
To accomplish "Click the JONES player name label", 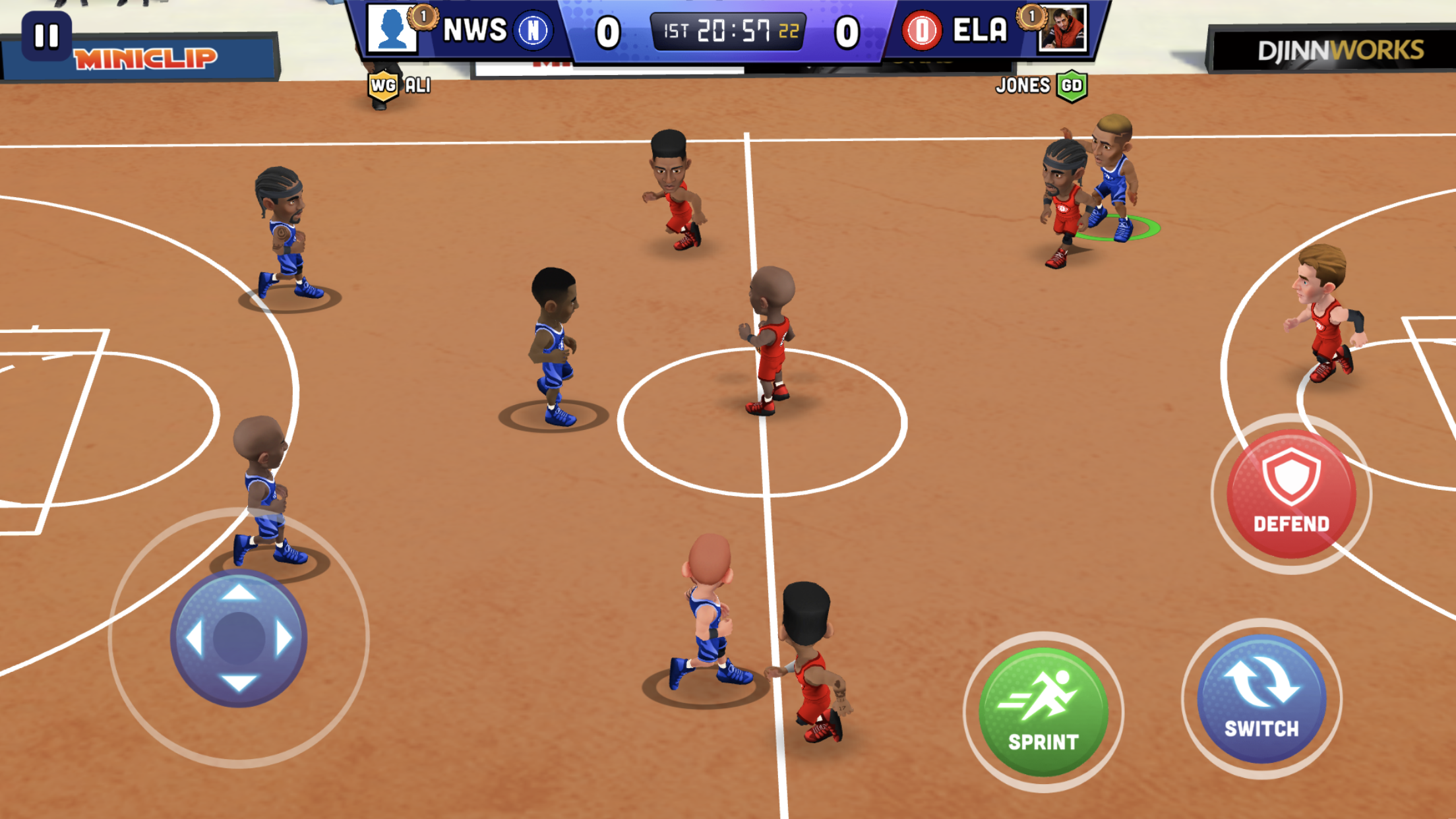I will pyautogui.click(x=1022, y=86).
